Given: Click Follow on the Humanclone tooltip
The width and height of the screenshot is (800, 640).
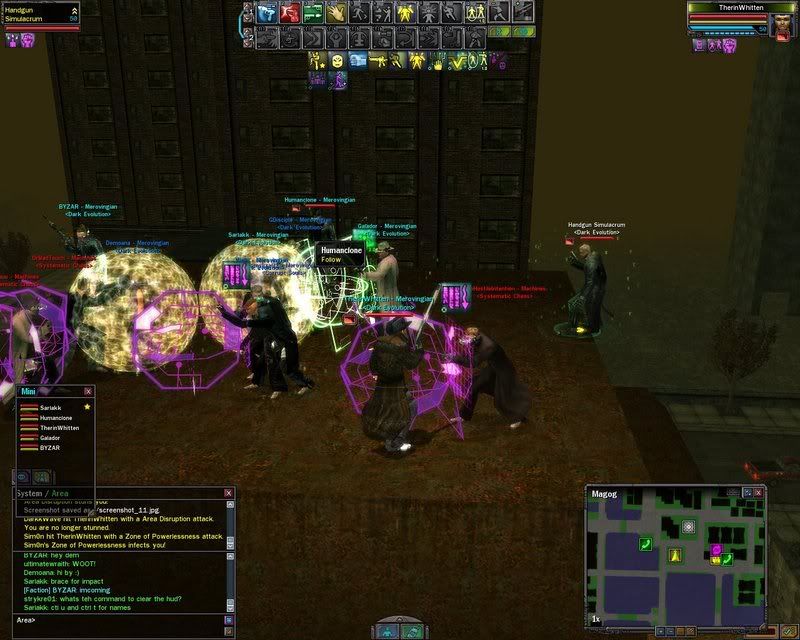Looking at the screenshot, I should tap(333, 259).
